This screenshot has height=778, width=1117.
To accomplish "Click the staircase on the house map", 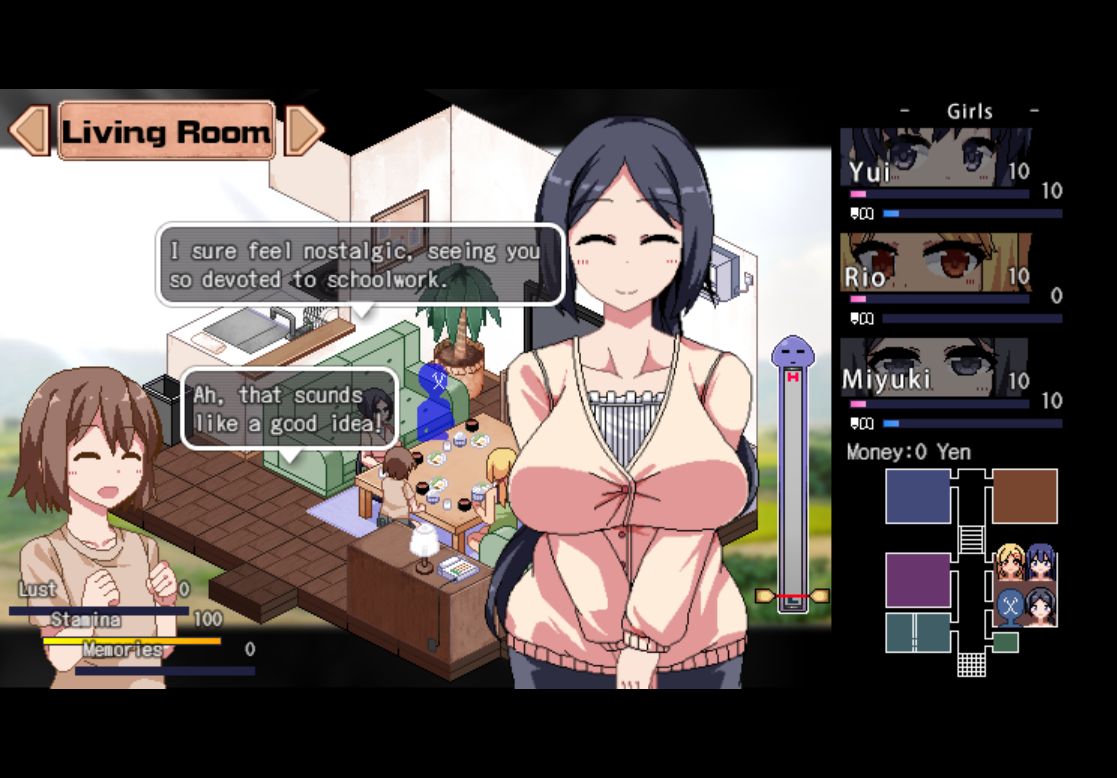I will [x=971, y=539].
